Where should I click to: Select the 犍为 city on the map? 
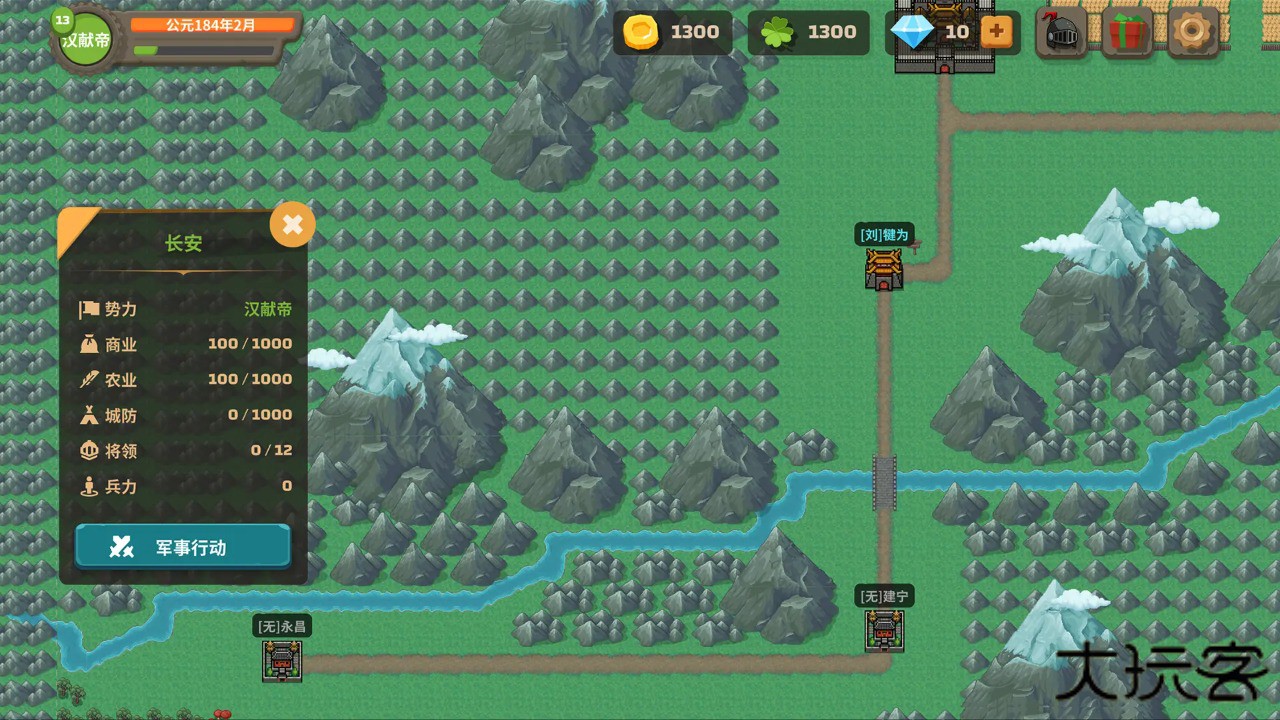tap(884, 270)
